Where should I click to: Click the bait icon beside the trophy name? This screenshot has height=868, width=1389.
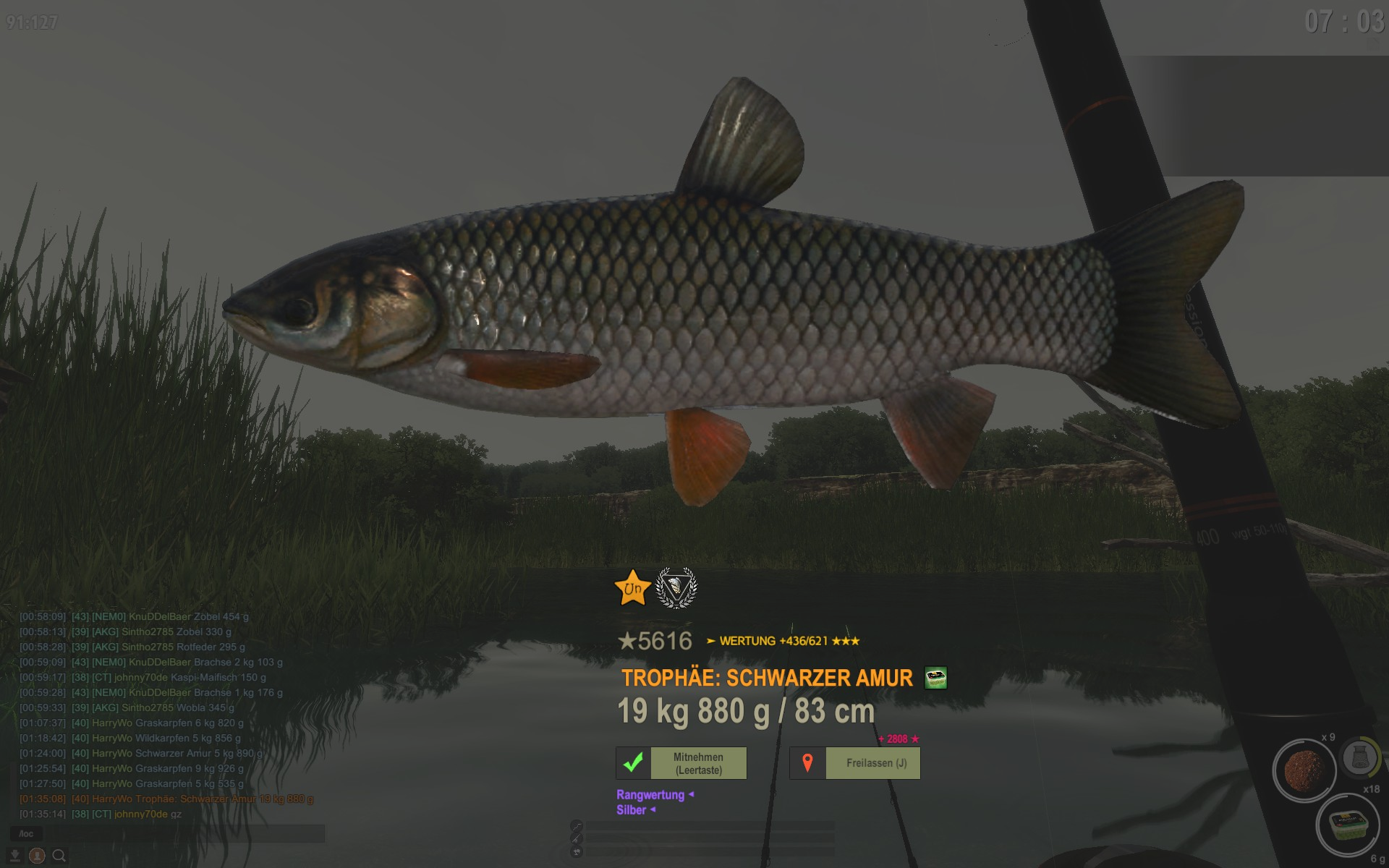pos(935,678)
